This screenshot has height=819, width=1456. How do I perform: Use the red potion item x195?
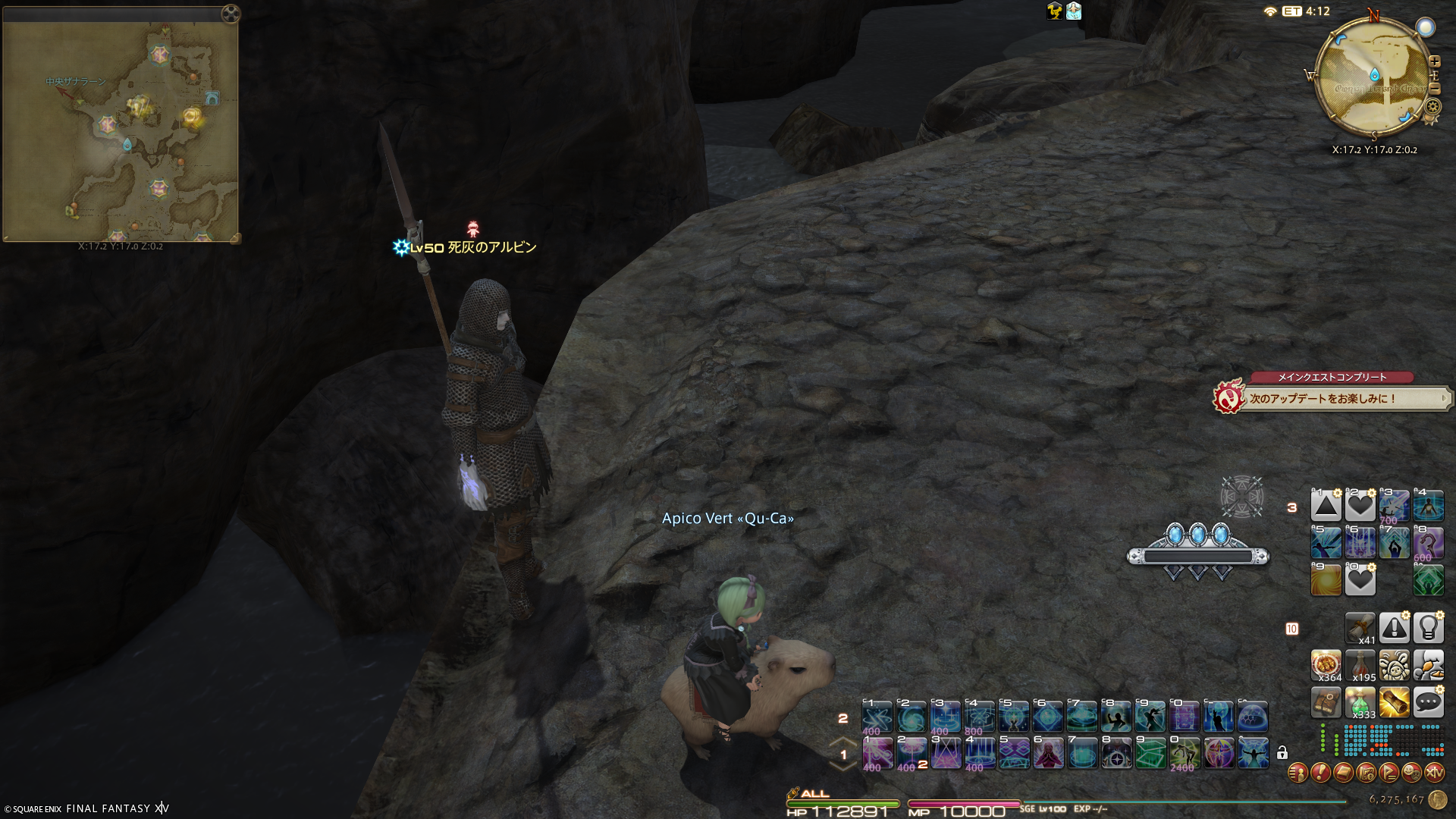(x=1360, y=665)
